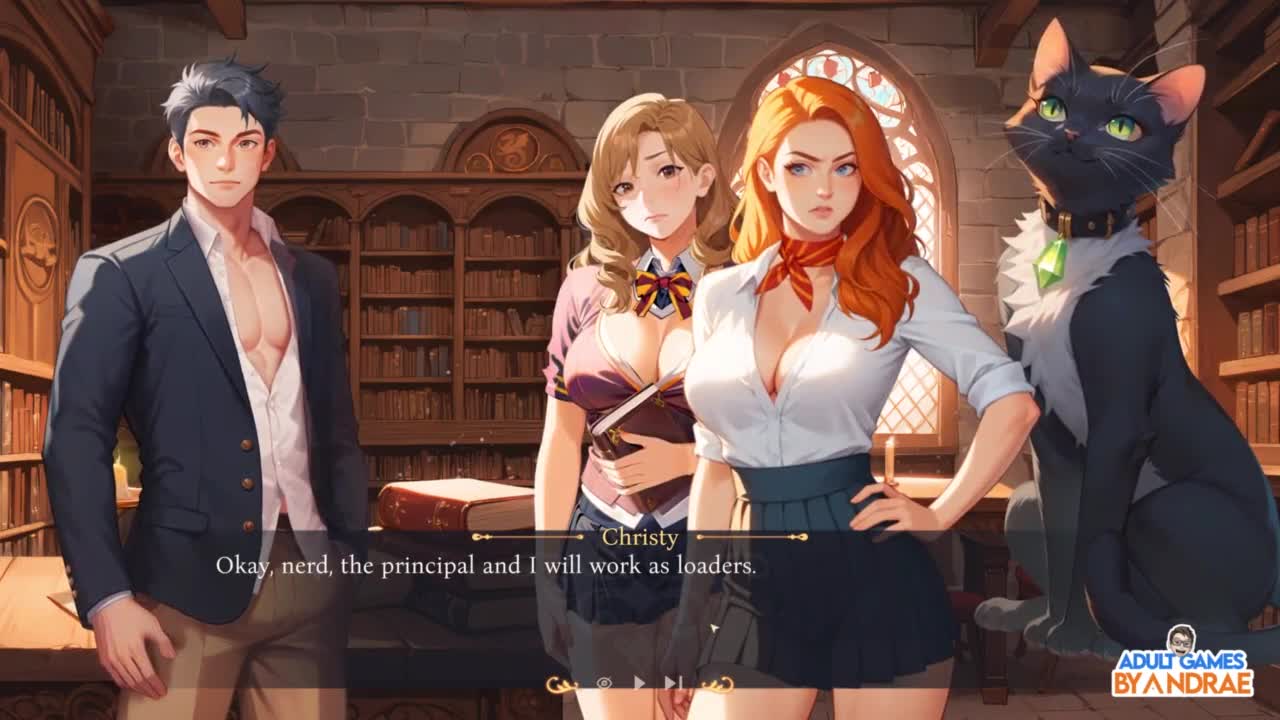1280x720 pixels.
Task: Advance Christy's dialogue line
Action: [486, 566]
